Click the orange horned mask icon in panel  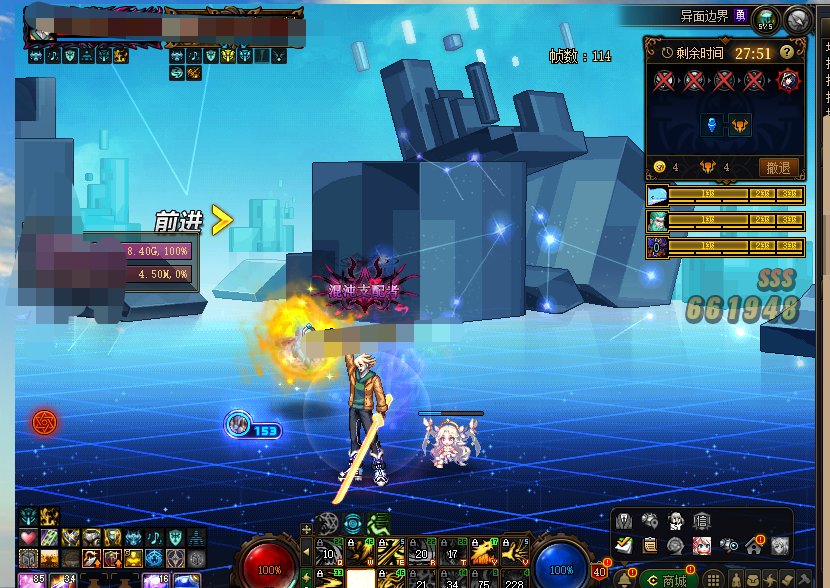[x=740, y=125]
